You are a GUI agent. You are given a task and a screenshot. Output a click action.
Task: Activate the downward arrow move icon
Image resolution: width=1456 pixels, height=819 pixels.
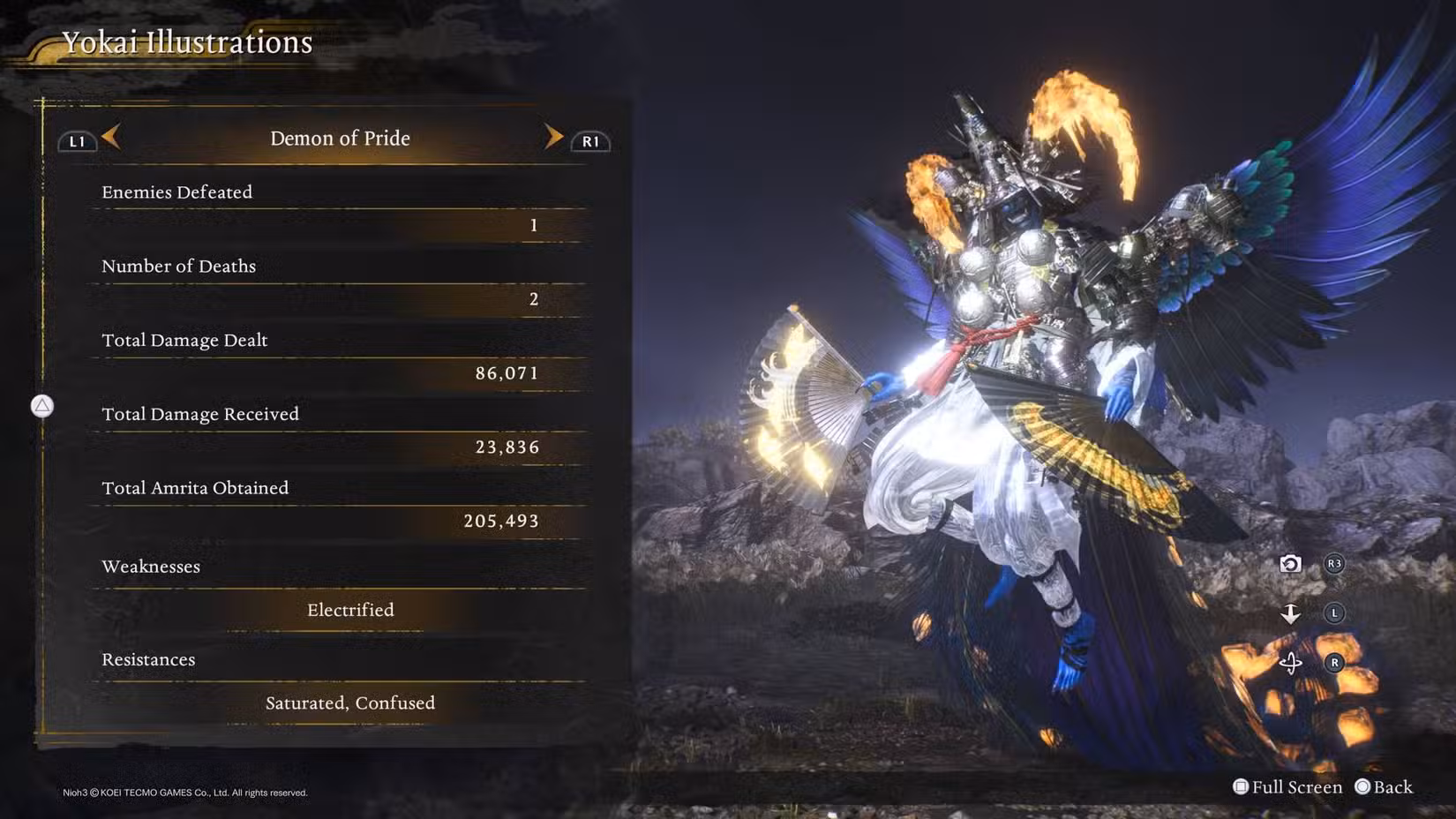tap(1290, 613)
